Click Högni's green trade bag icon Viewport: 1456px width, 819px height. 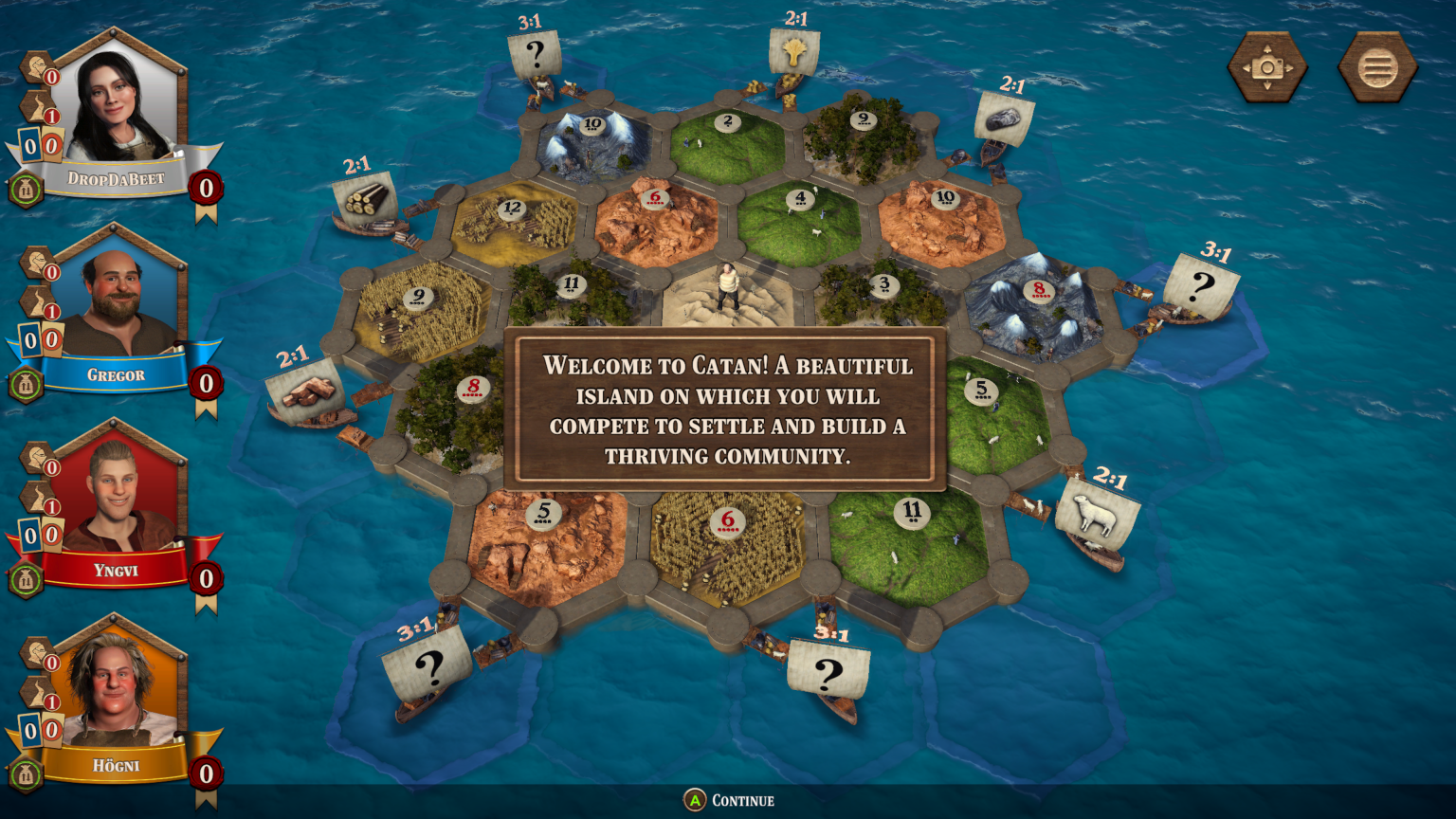[x=26, y=773]
